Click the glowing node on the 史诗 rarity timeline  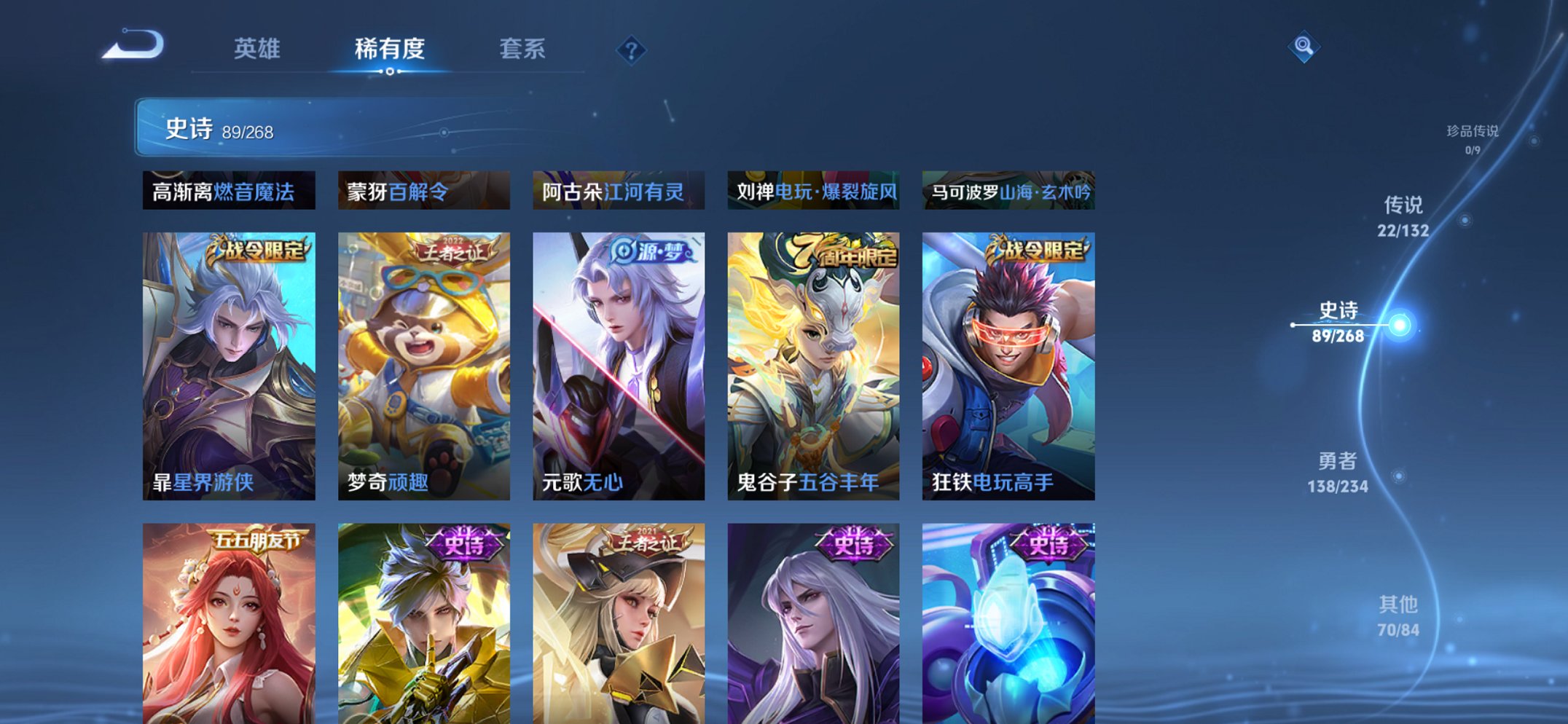tap(1398, 325)
